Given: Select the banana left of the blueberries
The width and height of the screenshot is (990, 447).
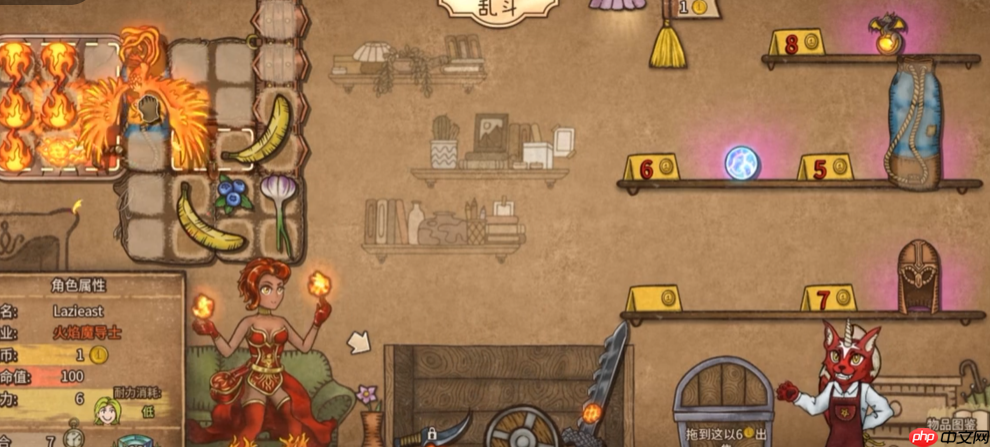Looking at the screenshot, I should pos(207,218).
